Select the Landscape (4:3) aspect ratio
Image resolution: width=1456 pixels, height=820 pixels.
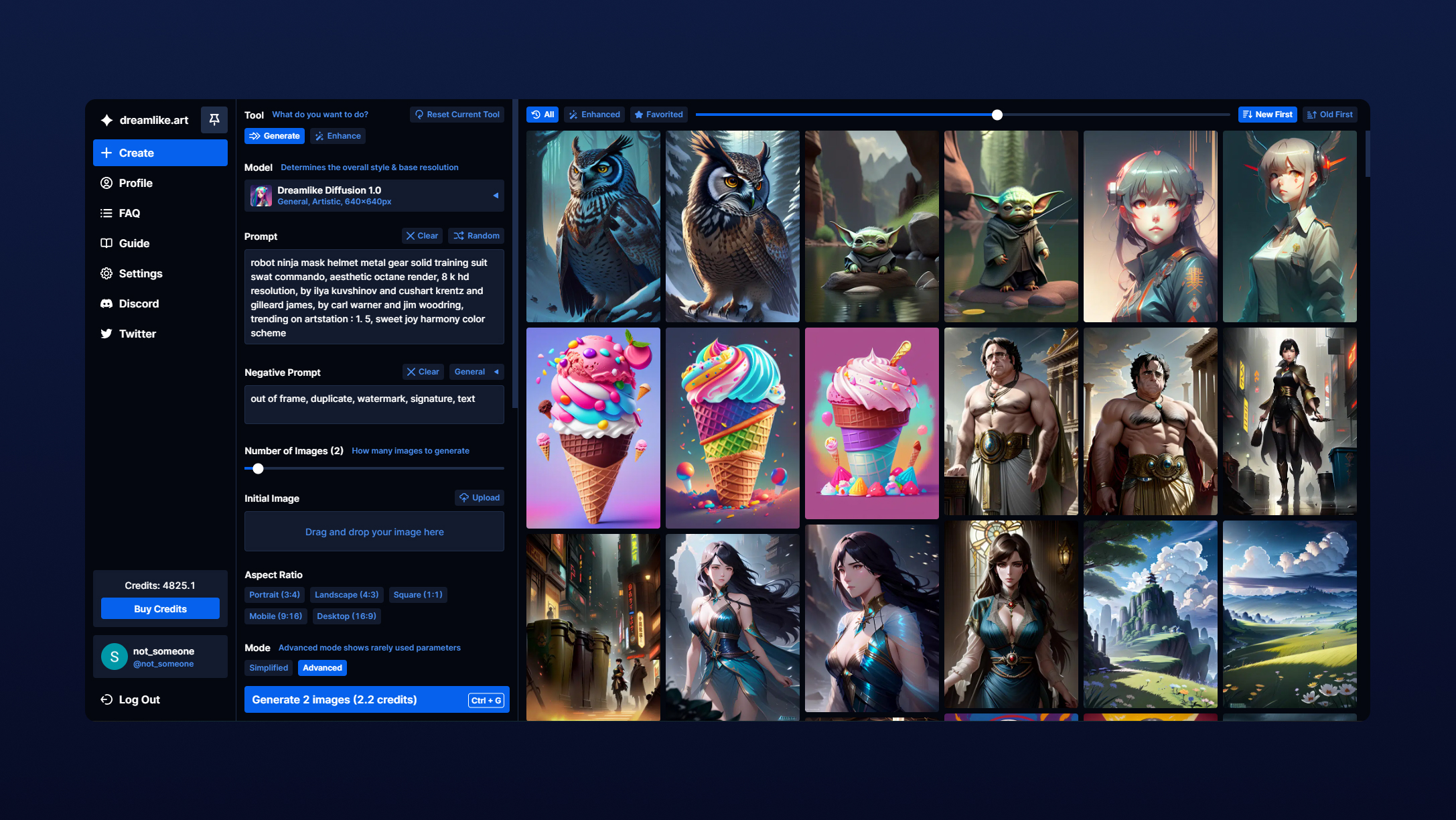point(346,595)
